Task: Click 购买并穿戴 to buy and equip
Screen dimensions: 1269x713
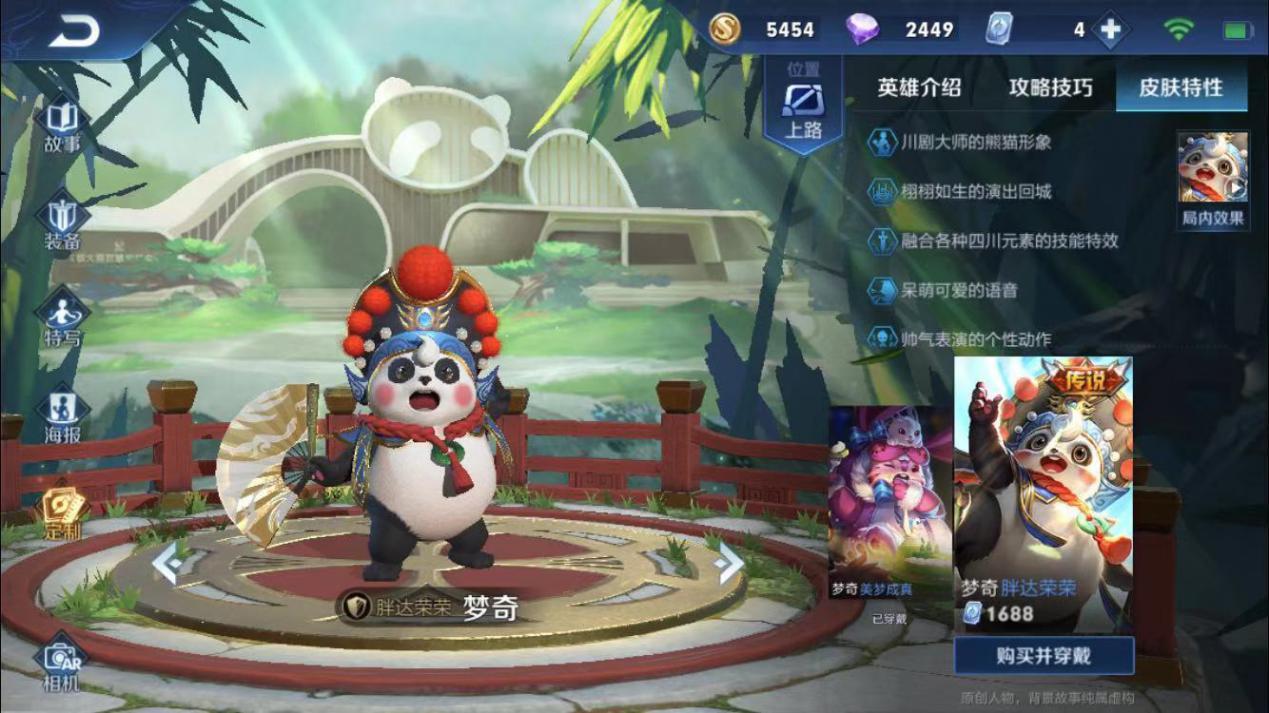Action: tap(1043, 656)
